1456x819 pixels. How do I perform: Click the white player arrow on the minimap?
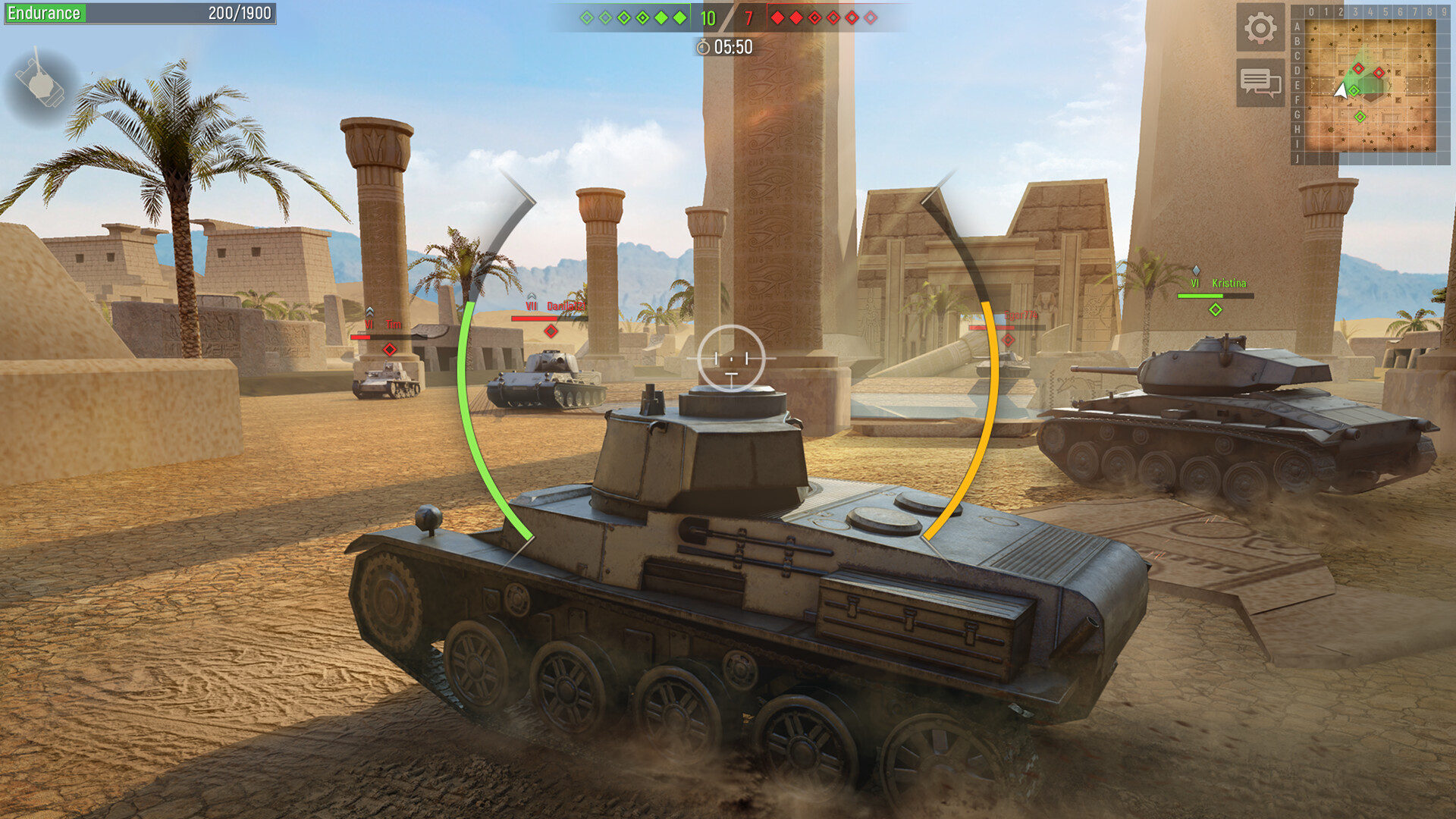(1341, 89)
